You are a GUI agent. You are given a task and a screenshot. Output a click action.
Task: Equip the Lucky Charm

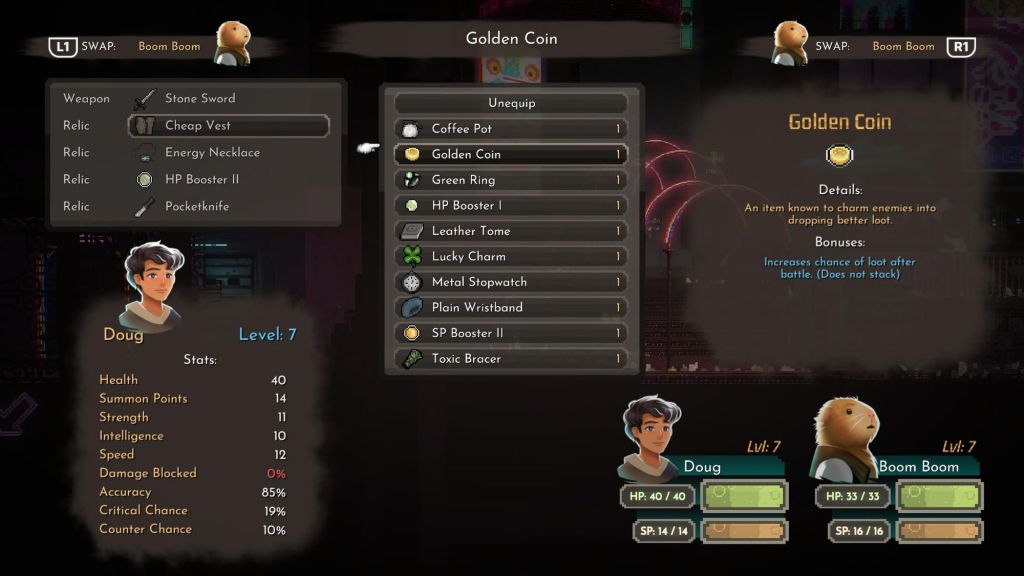tap(511, 256)
